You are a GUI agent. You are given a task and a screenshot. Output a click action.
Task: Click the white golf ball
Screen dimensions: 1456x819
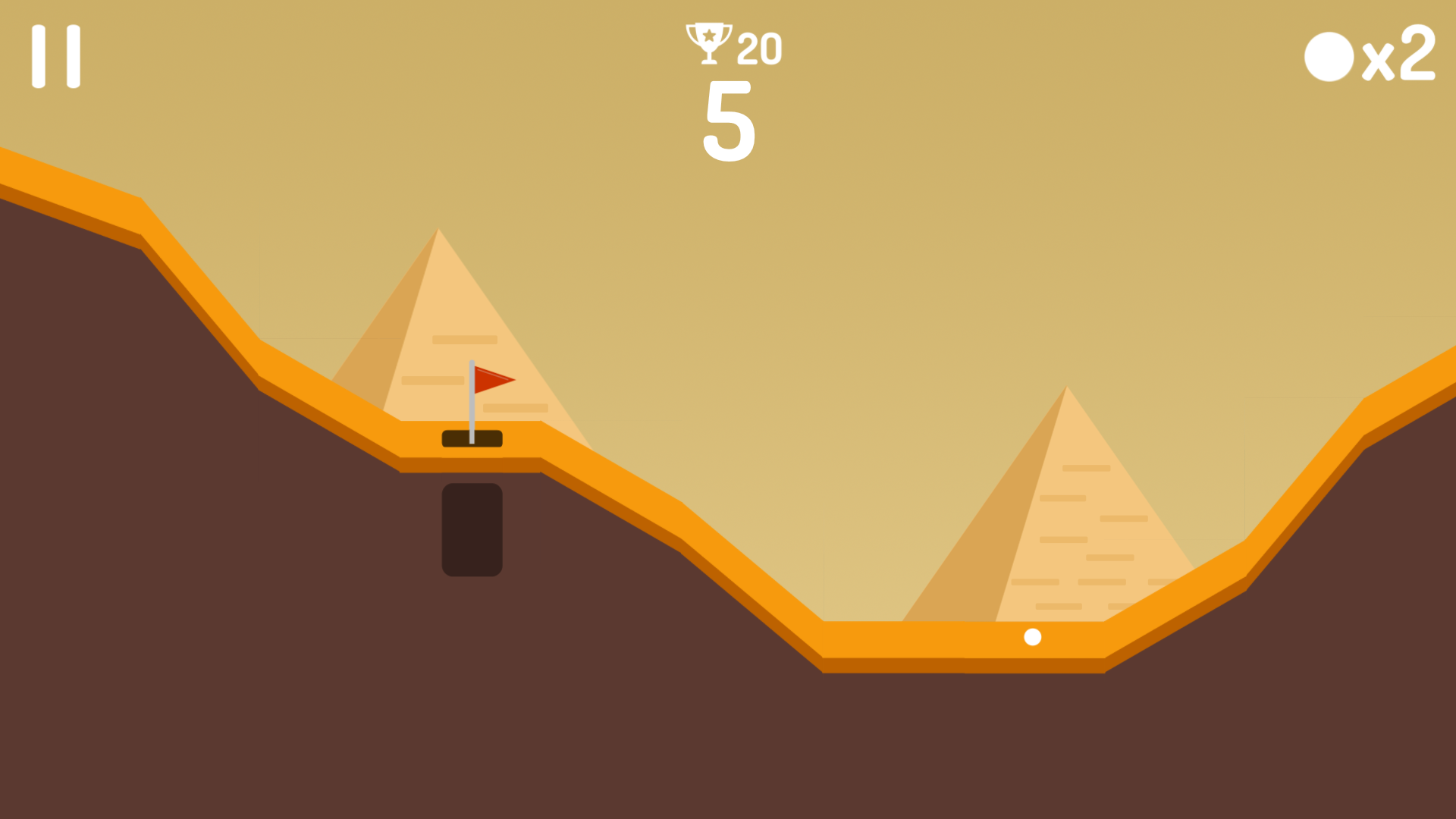1032,637
